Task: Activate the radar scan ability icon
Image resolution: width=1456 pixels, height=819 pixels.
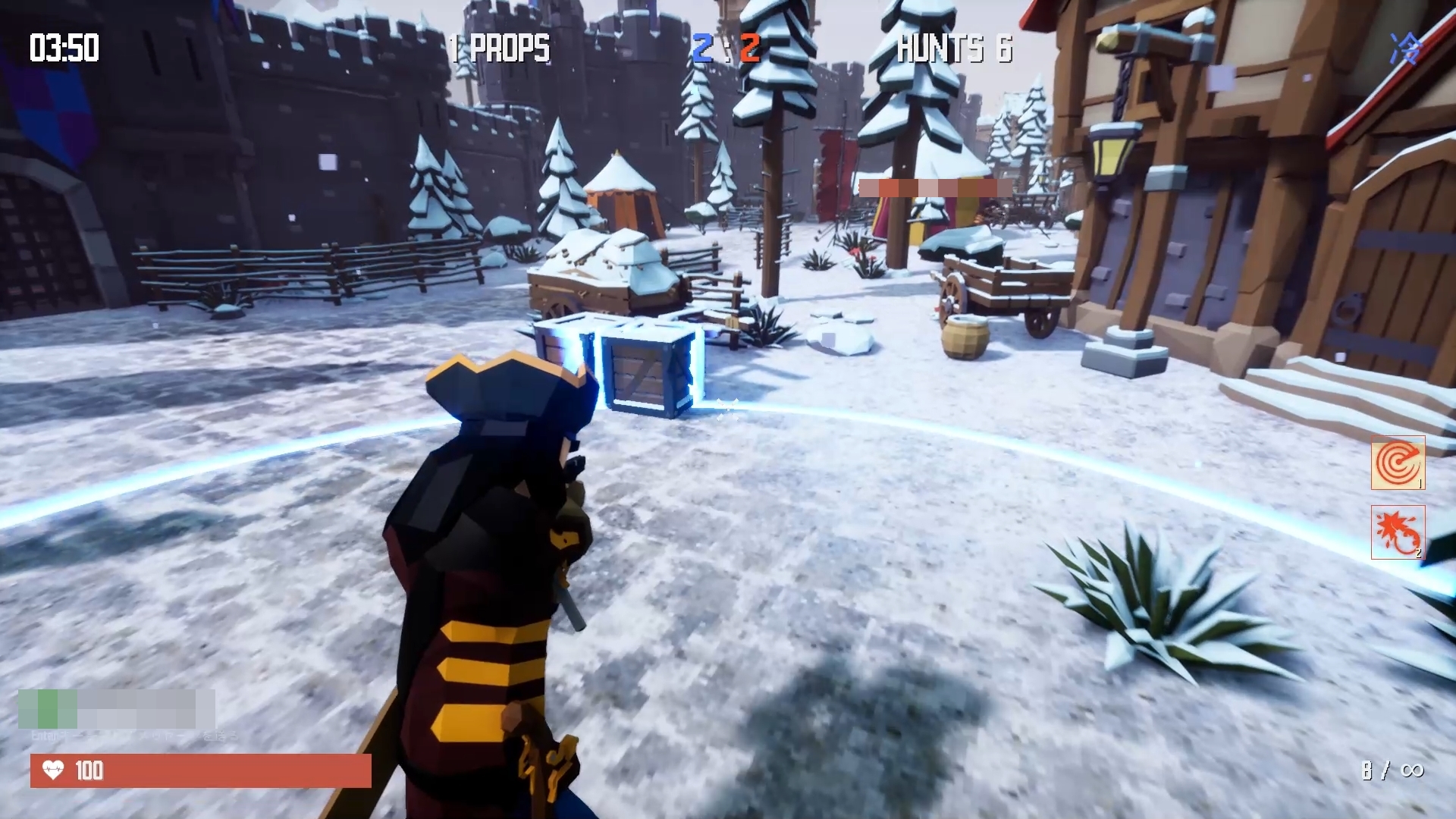Action: pos(1398,463)
